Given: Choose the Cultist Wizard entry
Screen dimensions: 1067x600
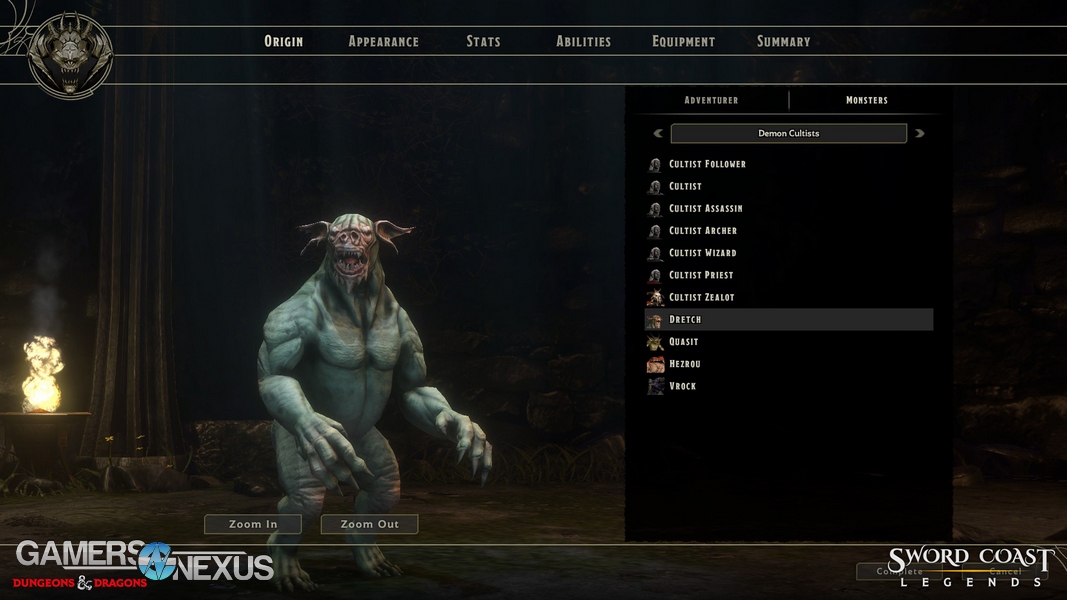Looking at the screenshot, I should point(702,253).
